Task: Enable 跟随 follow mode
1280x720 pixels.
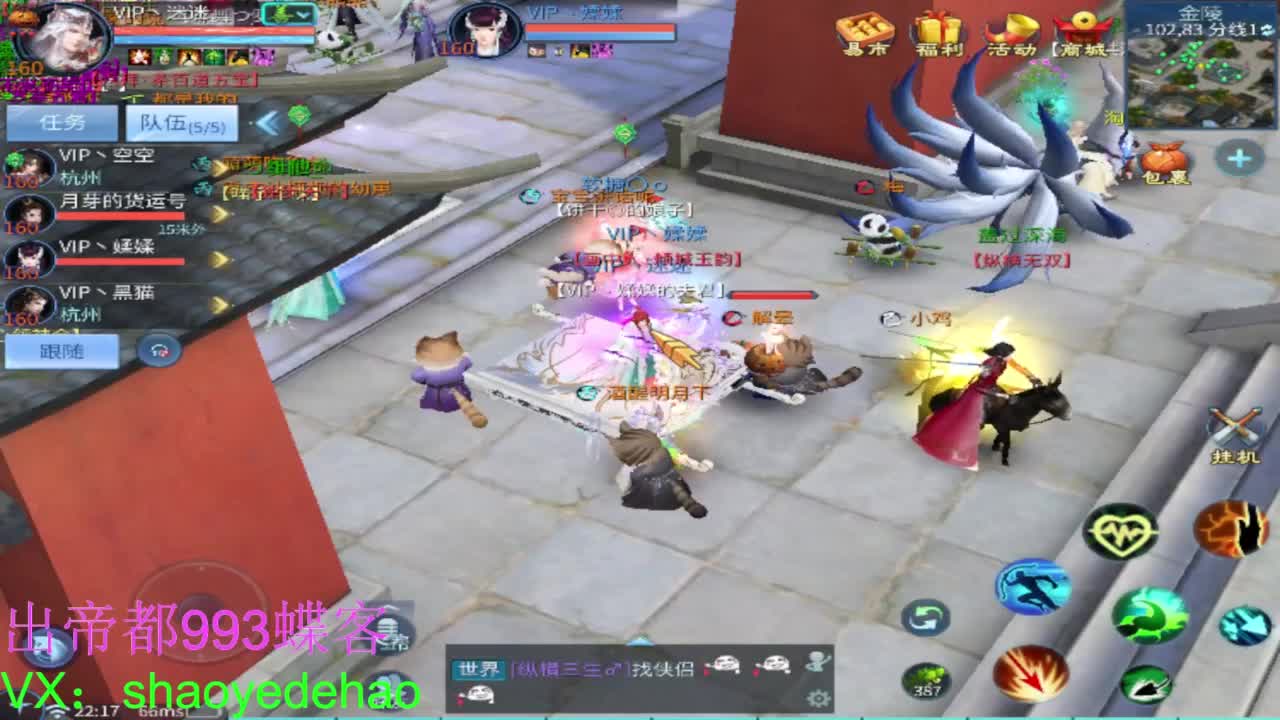Action: 60,351
